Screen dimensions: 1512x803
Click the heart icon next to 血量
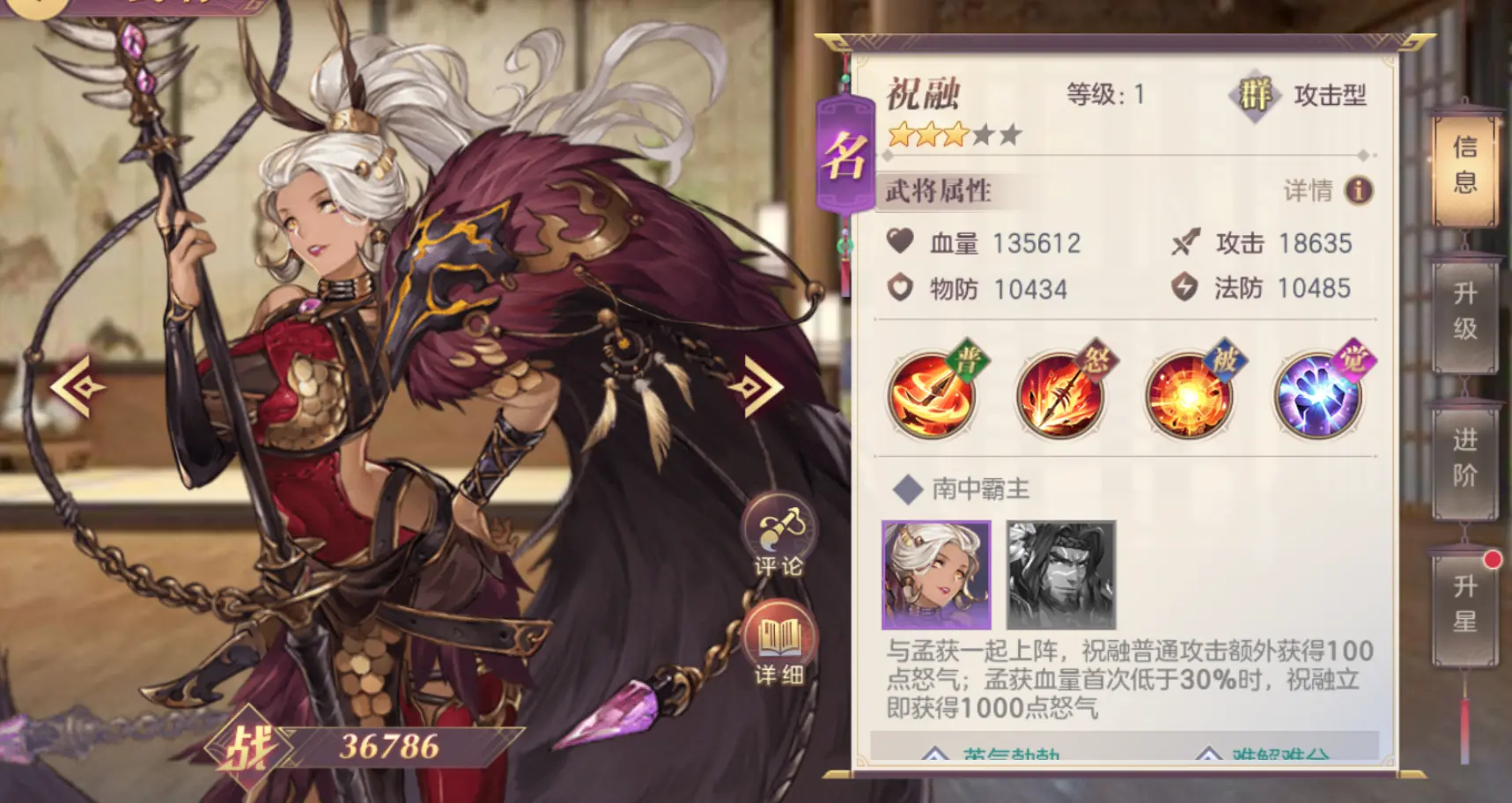click(900, 243)
